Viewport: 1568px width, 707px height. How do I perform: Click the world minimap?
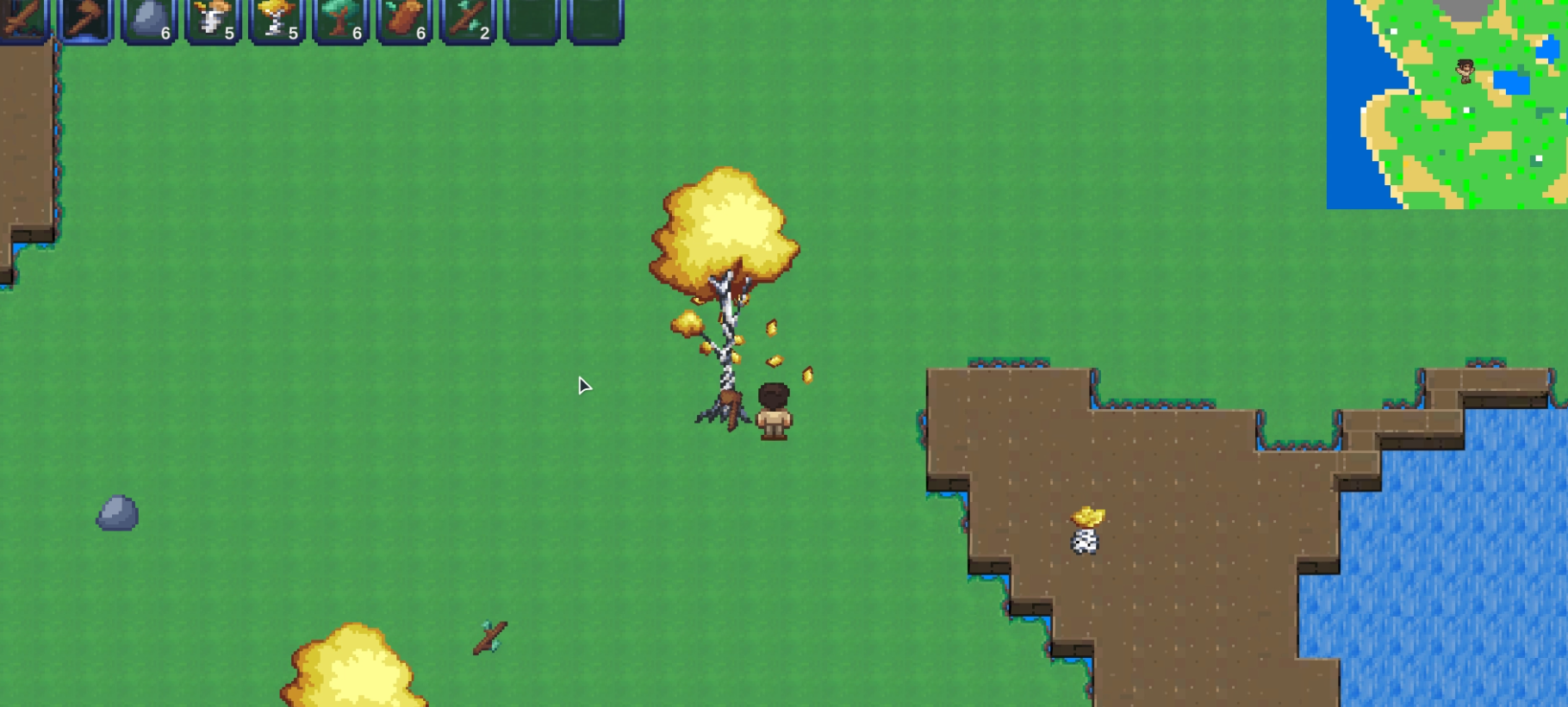point(1447,103)
